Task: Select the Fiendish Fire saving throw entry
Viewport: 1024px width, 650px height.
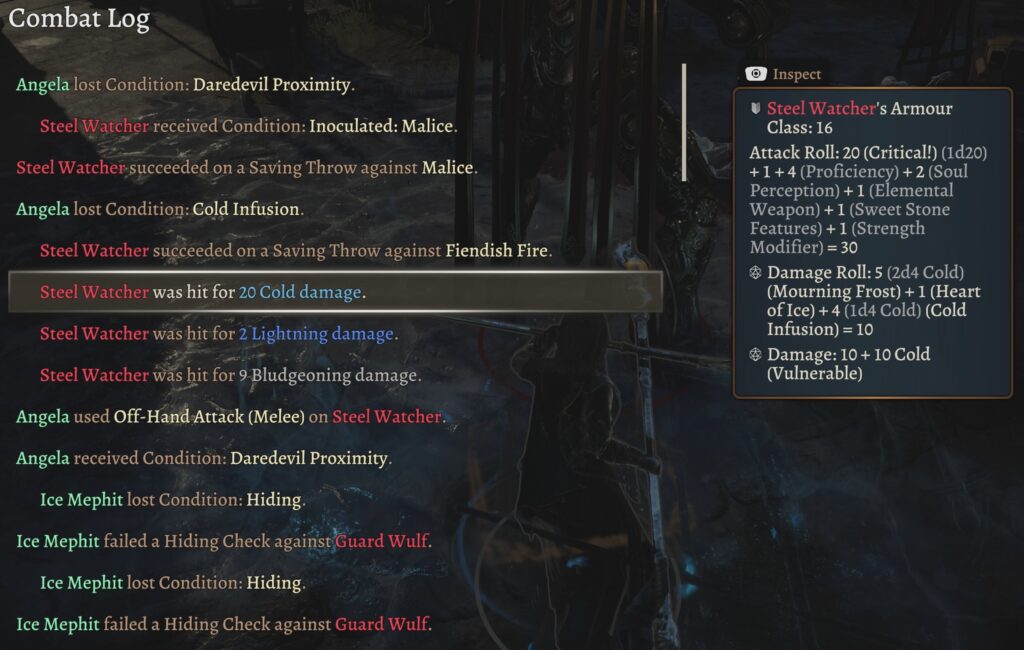Action: (296, 251)
